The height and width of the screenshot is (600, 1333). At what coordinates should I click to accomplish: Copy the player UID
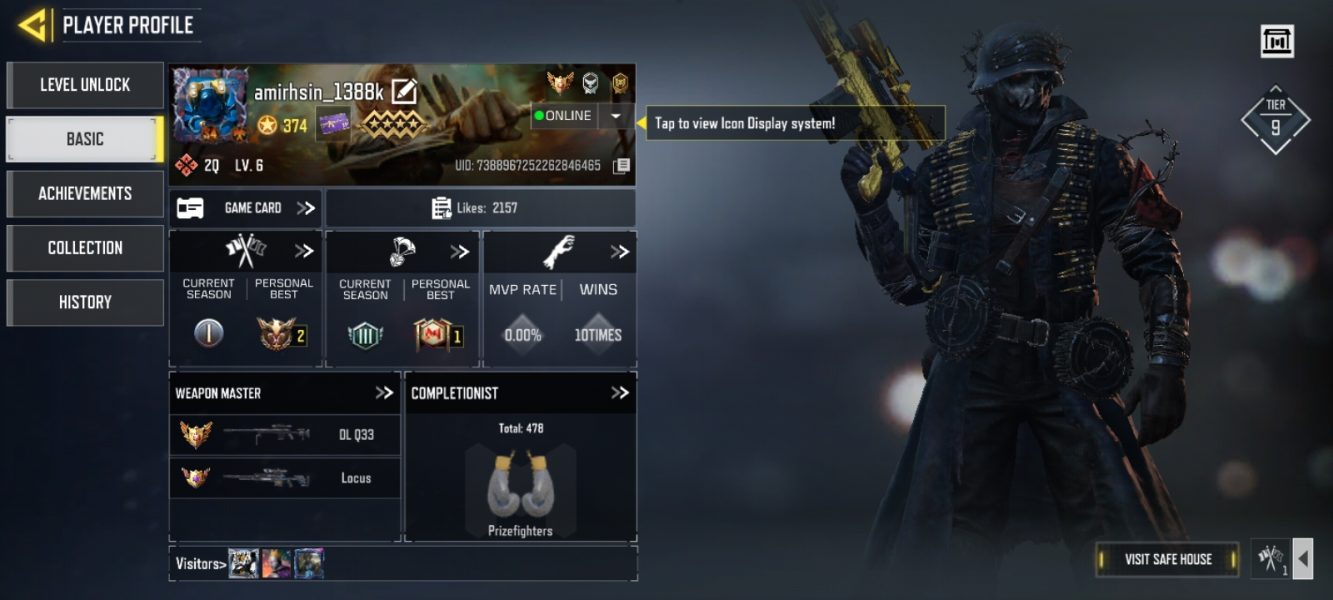tap(621, 165)
